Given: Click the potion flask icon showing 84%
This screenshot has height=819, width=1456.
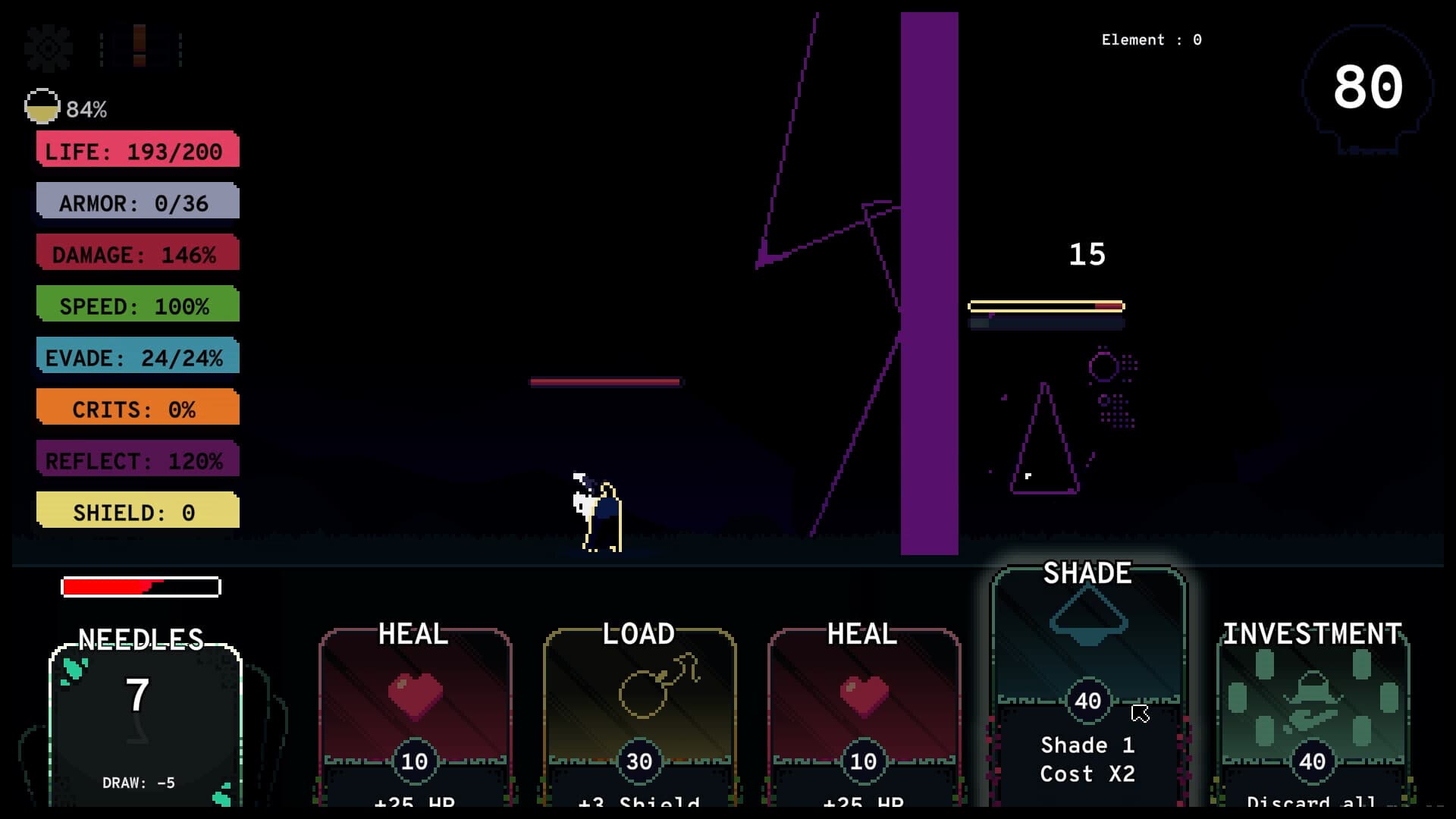Looking at the screenshot, I should click(x=42, y=106).
